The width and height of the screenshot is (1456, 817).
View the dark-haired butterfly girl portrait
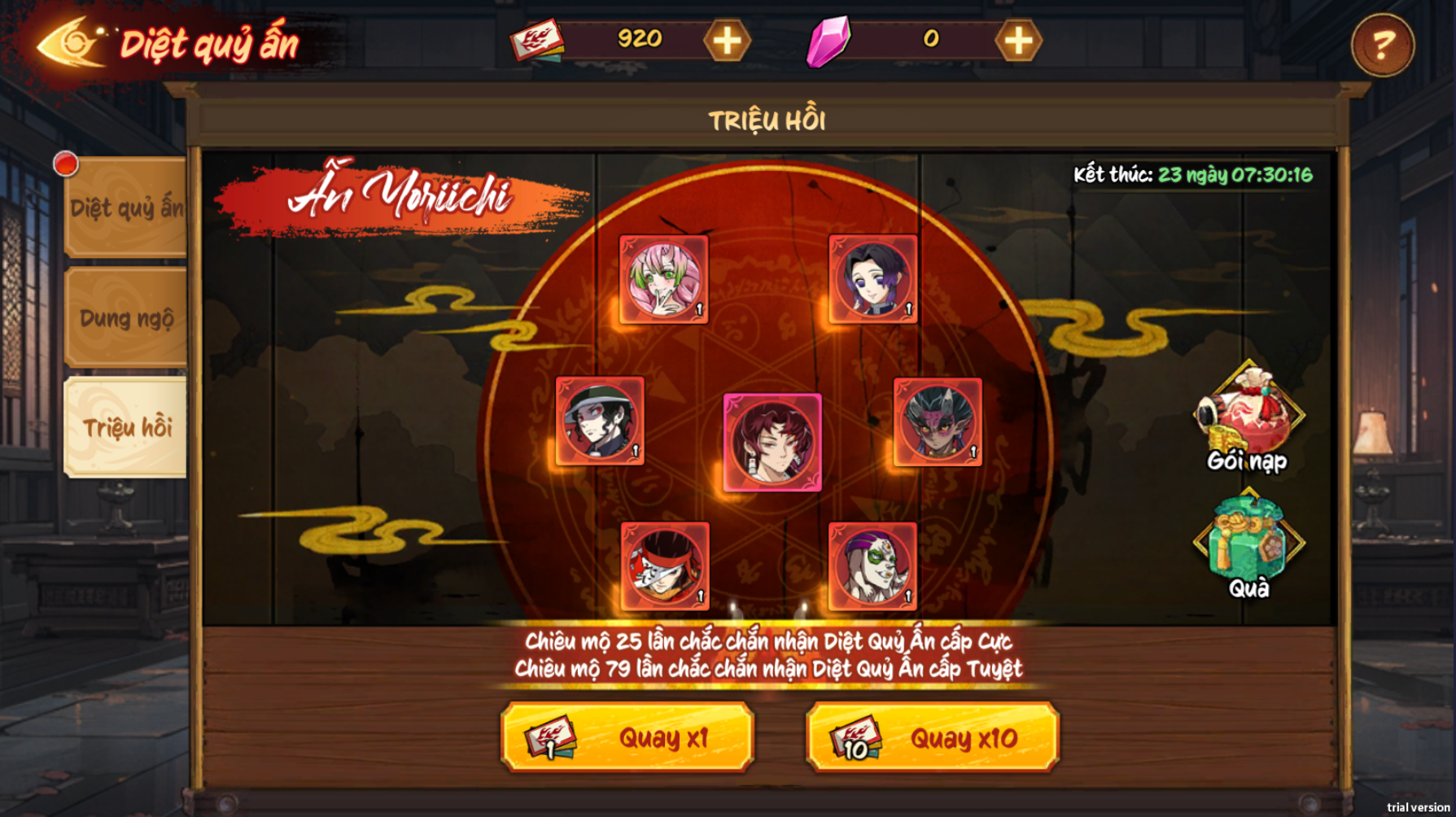[x=873, y=279]
